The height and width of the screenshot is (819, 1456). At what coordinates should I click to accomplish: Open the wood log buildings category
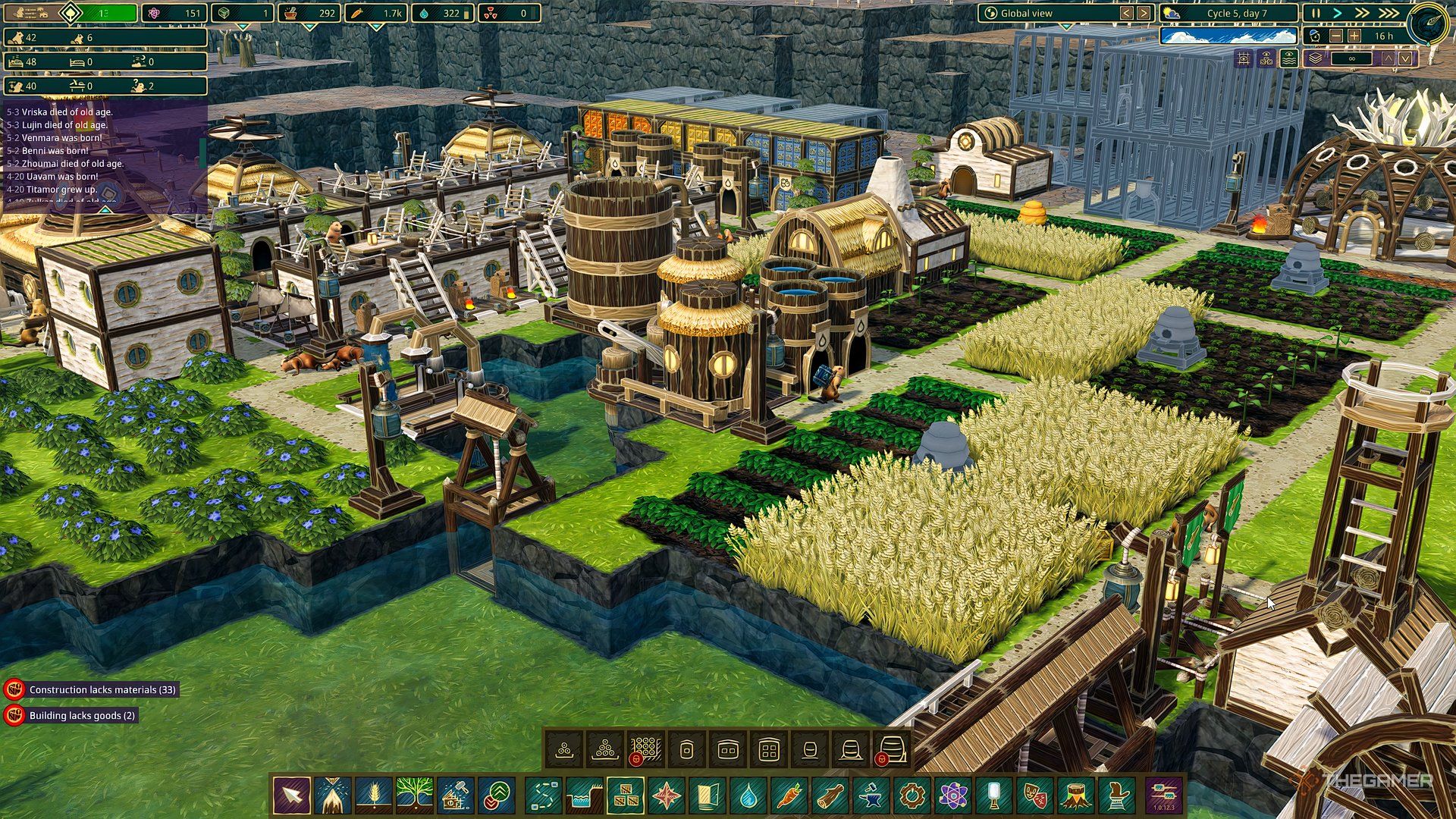(x=830, y=795)
